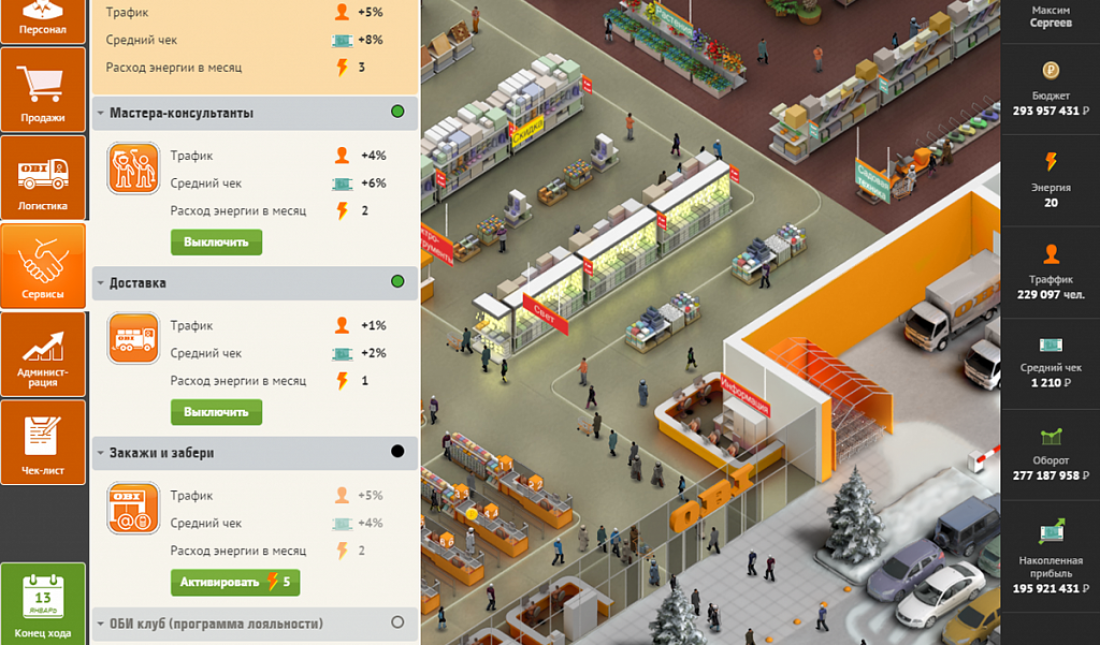Select the Сервисы tab
The width and height of the screenshot is (1100, 645).
coord(43,265)
